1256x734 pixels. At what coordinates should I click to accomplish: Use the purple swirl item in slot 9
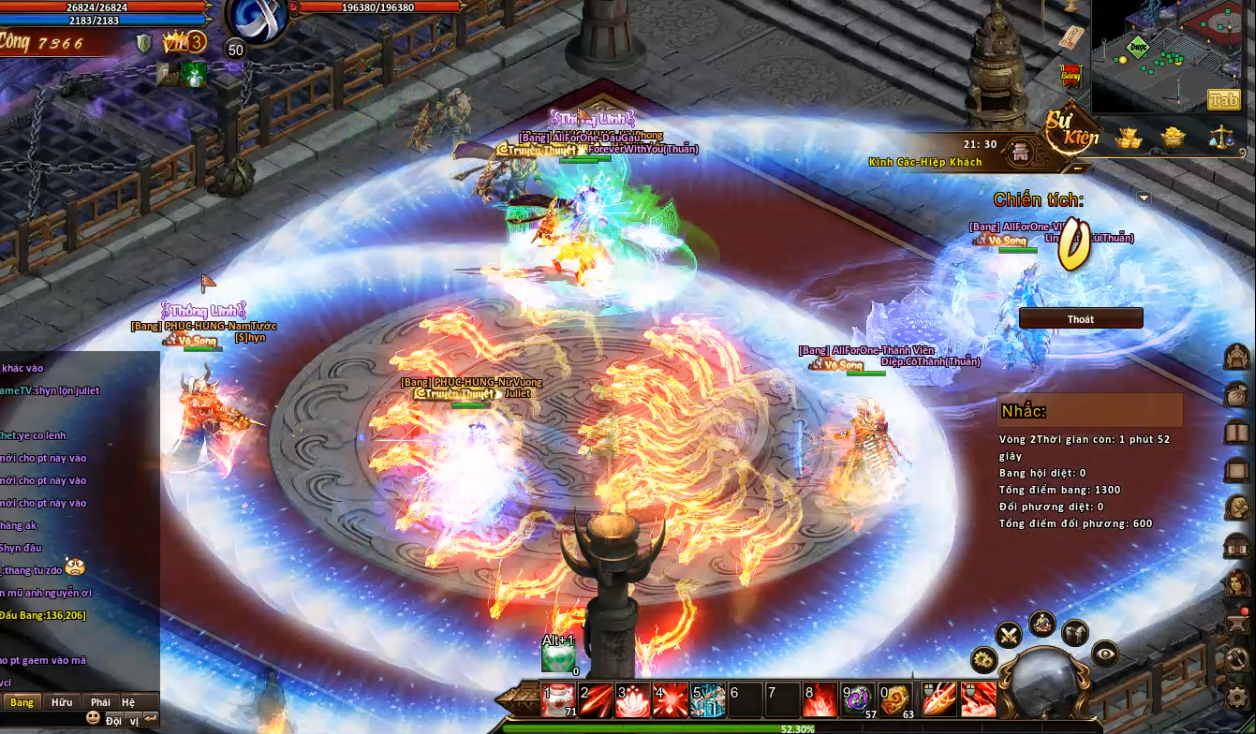[x=858, y=700]
